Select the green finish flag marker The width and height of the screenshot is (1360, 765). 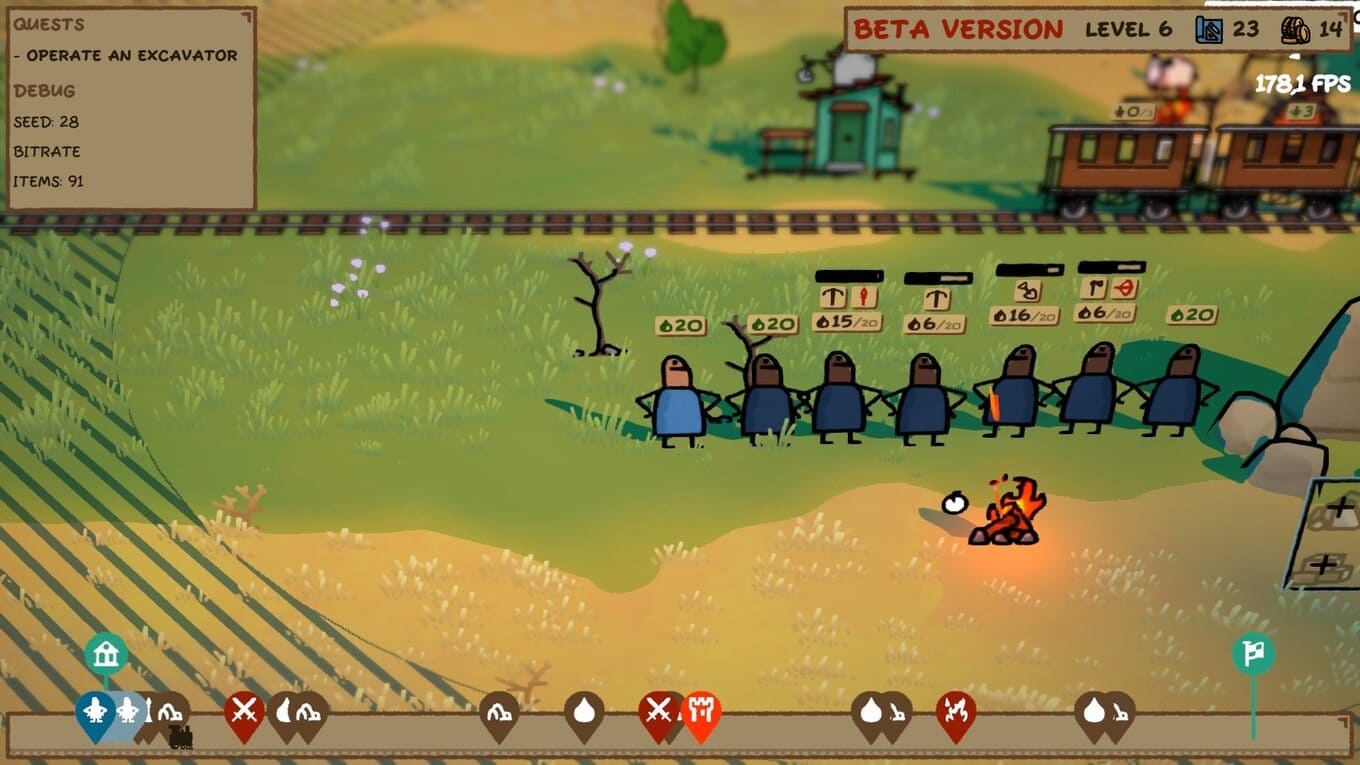1253,655
